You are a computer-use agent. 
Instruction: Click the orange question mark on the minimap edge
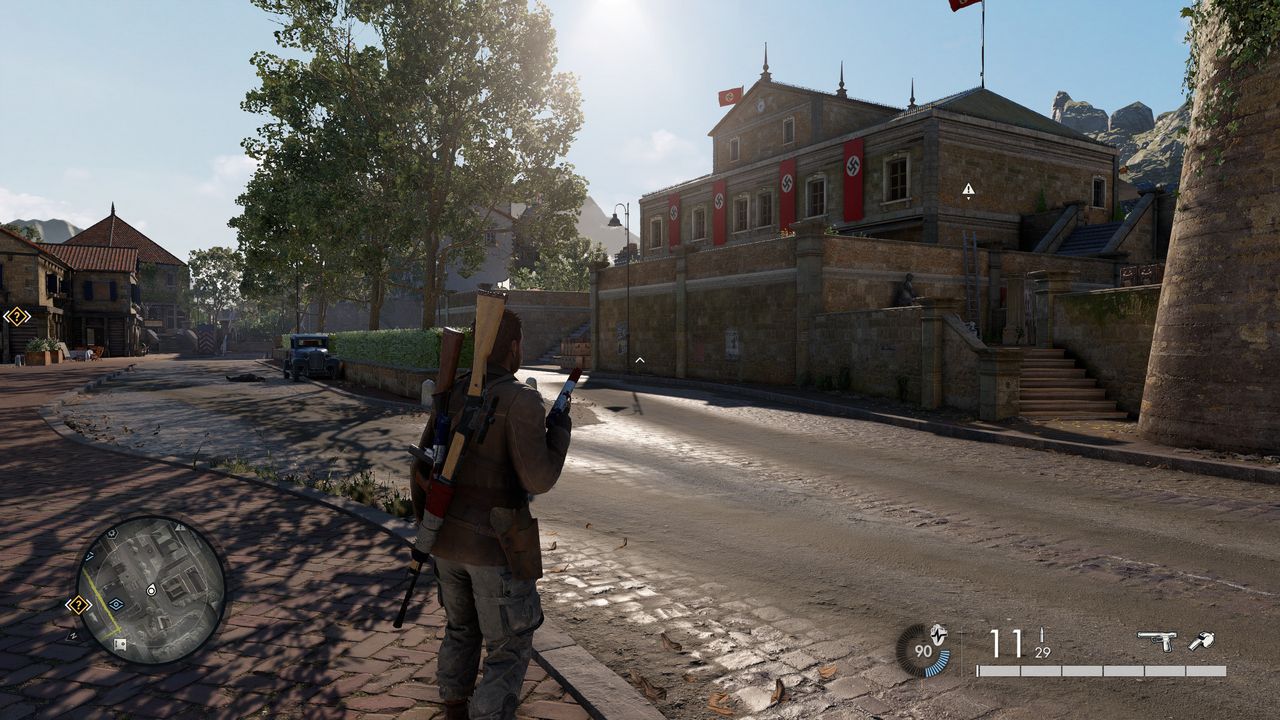(x=78, y=604)
